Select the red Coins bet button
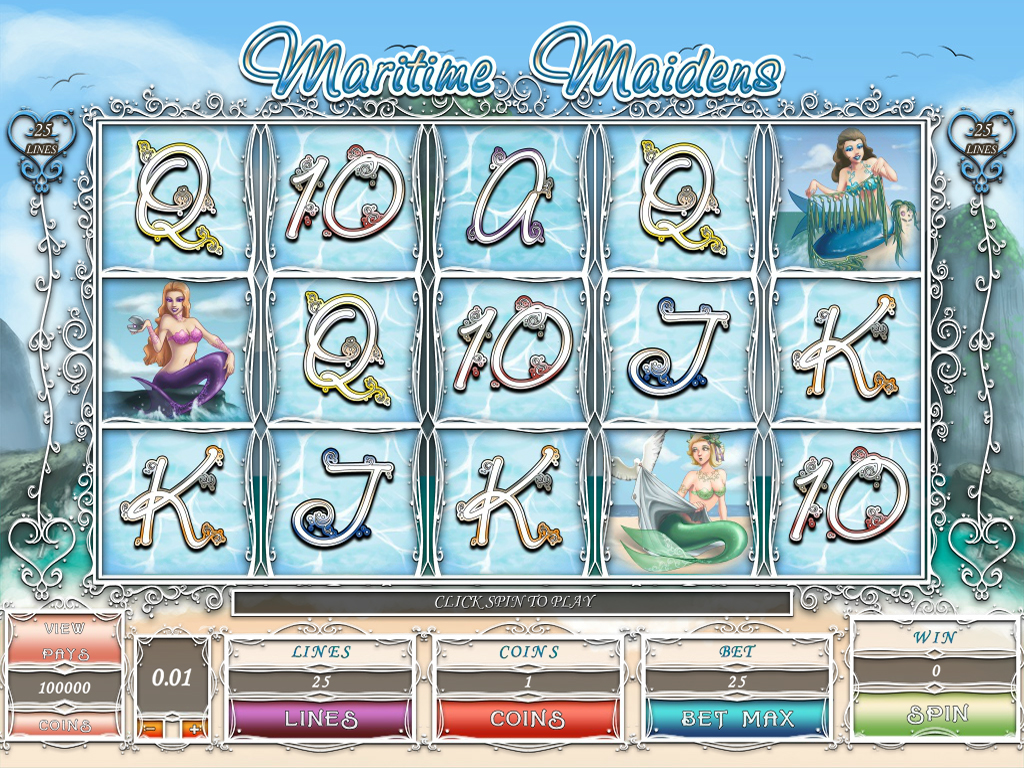1024x768 pixels. click(x=527, y=718)
